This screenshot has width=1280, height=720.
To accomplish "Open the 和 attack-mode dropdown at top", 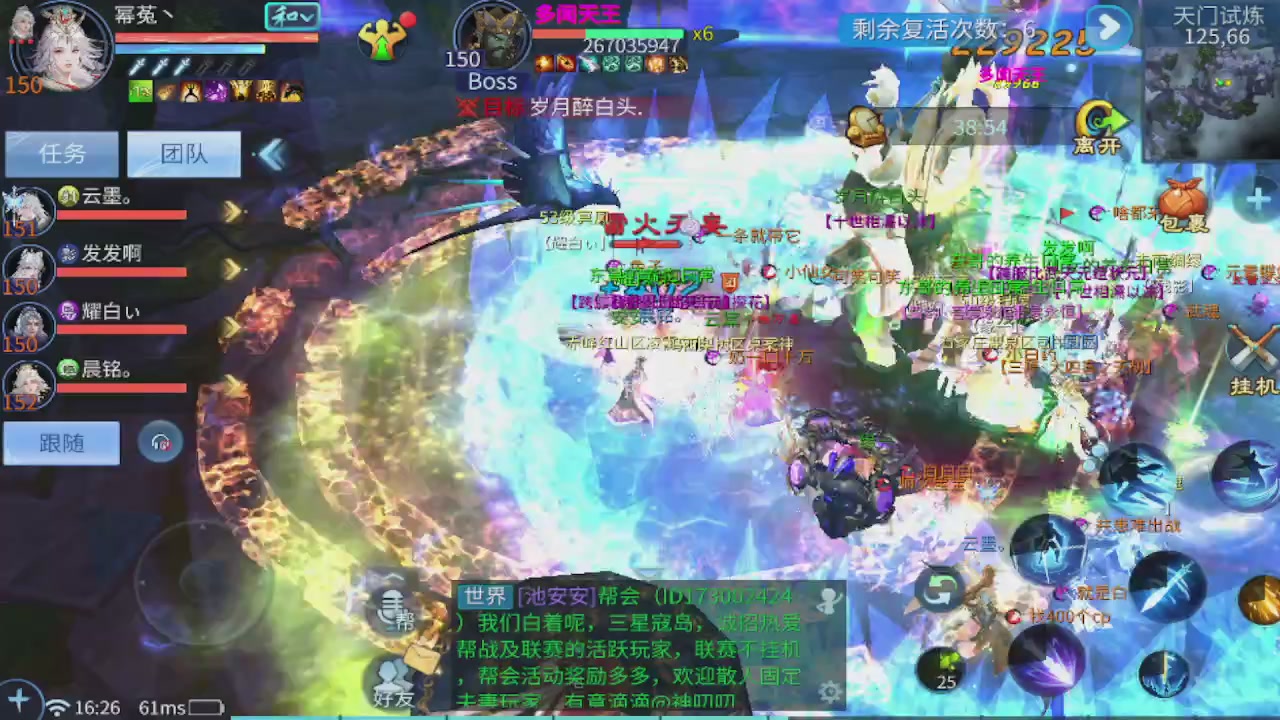I will coord(291,17).
